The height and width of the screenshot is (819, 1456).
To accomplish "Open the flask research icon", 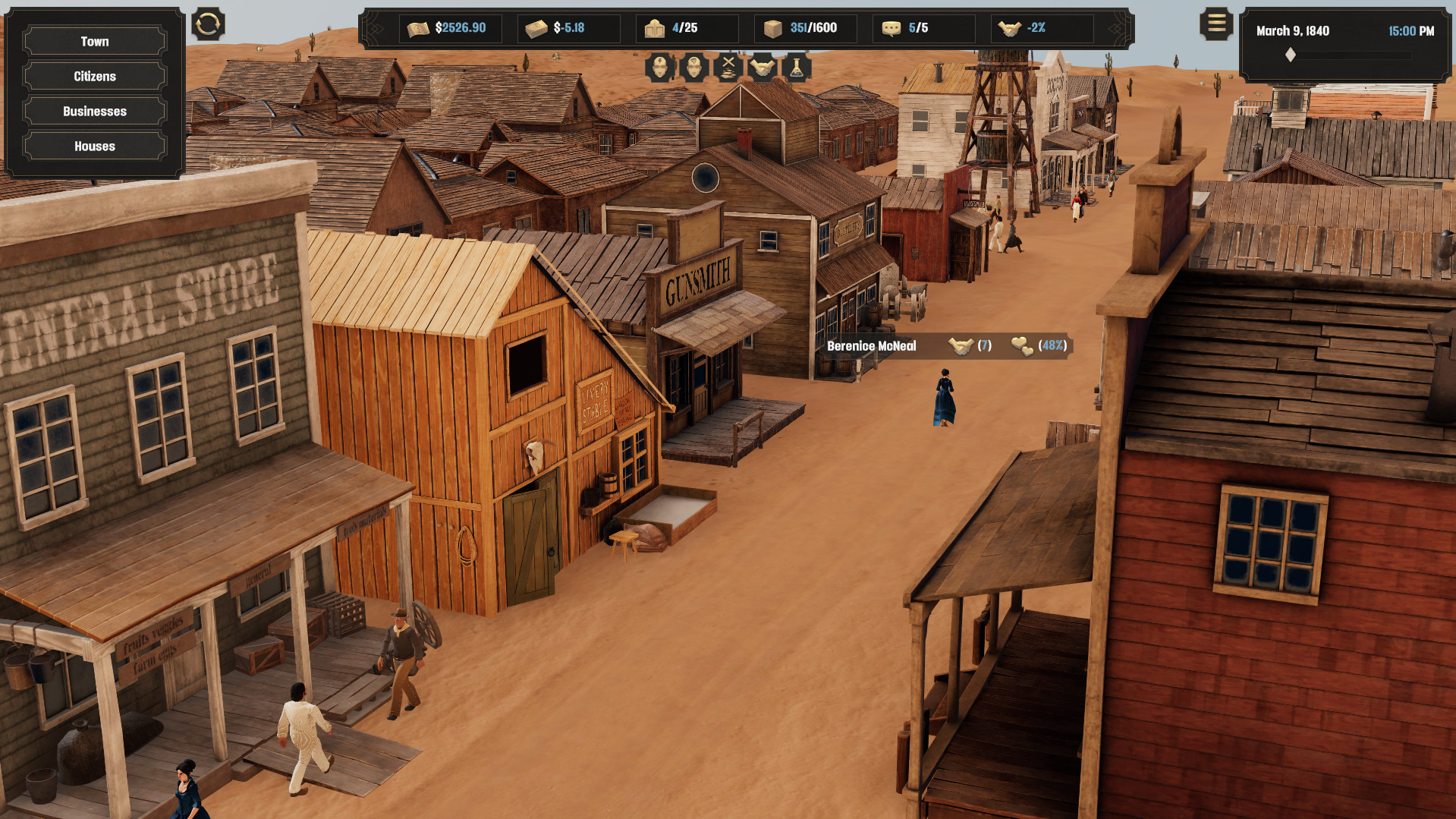I will coord(797,68).
